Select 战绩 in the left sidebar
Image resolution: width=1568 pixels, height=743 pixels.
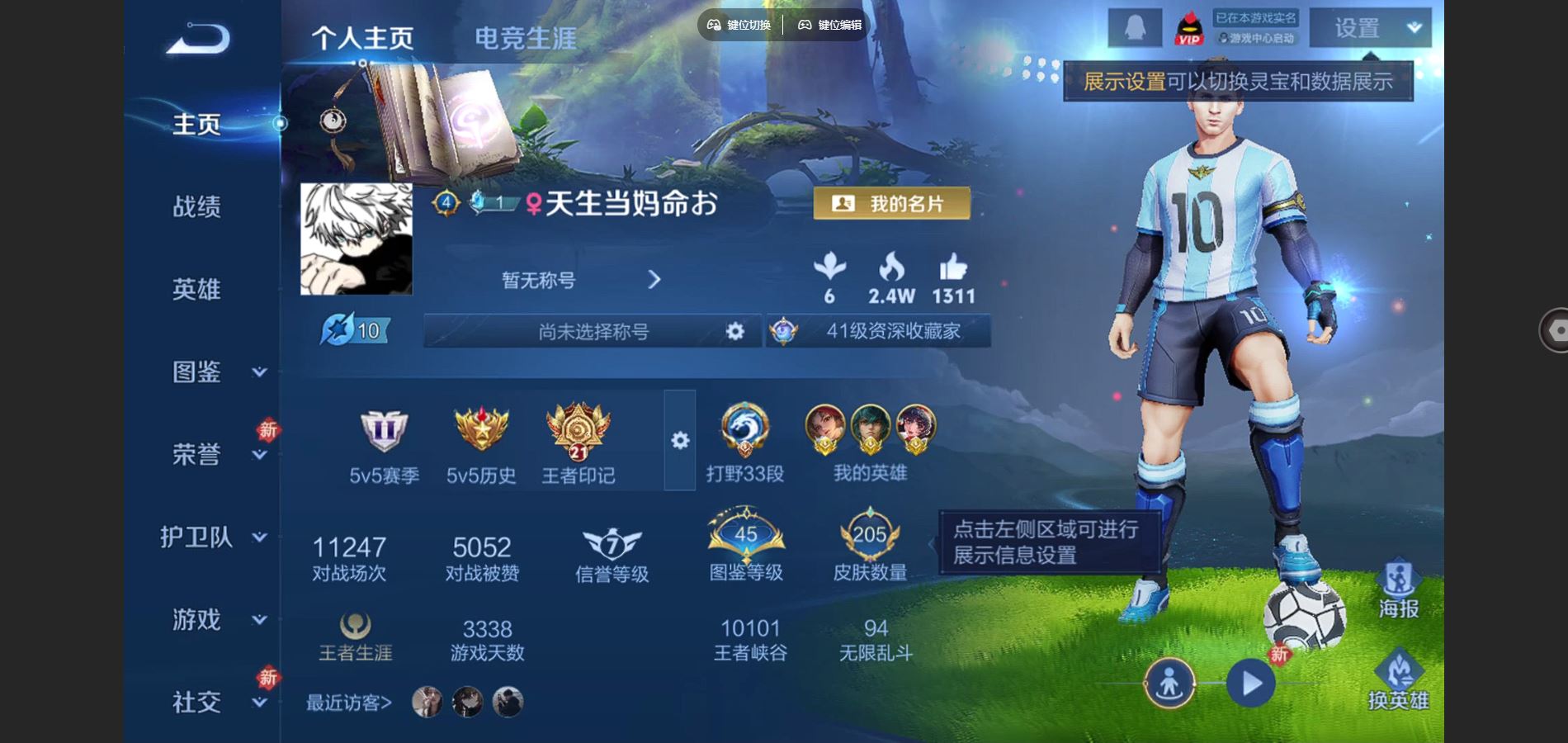click(198, 208)
